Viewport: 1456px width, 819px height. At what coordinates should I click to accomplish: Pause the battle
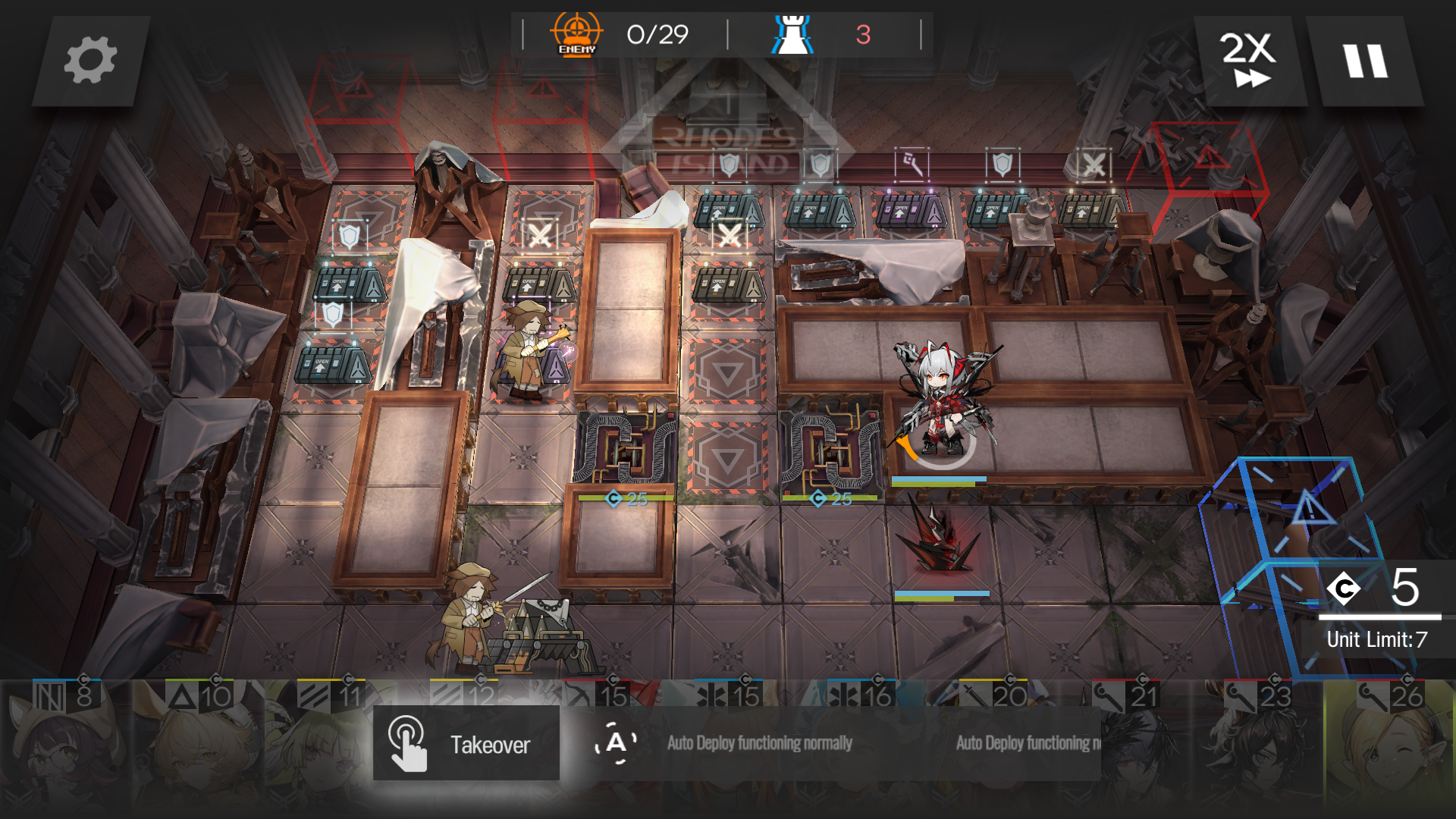[1365, 61]
